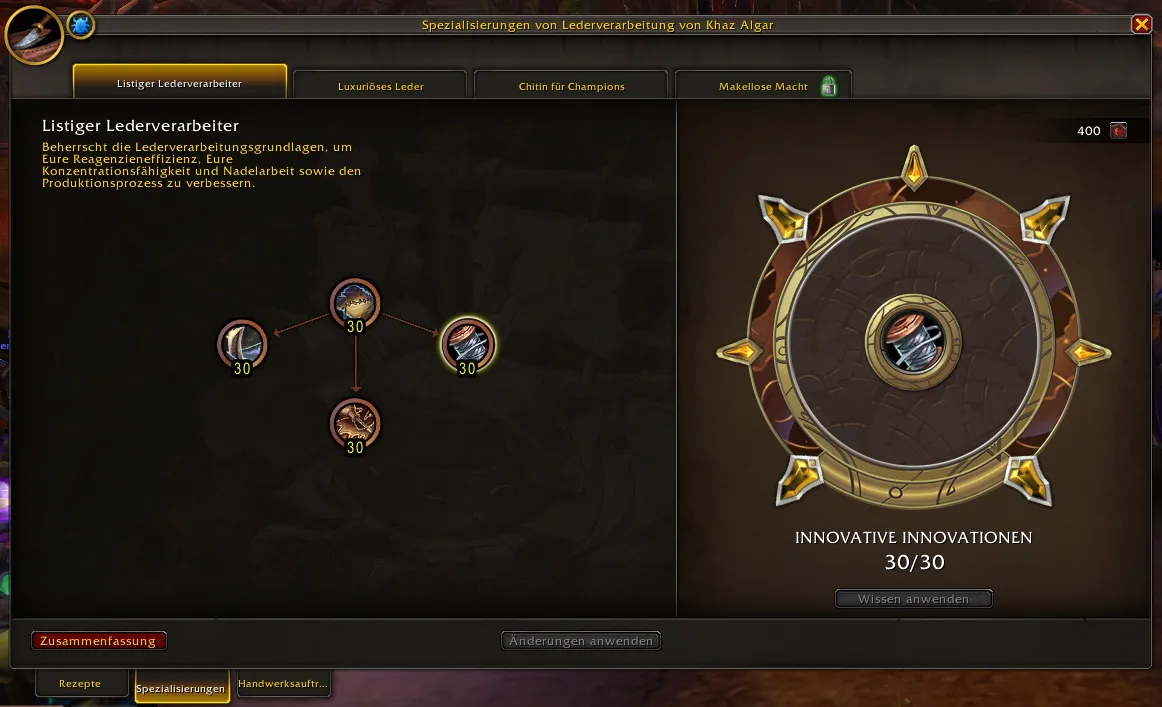Close the specializations window
Viewport: 1162px width, 707px height.
point(1140,25)
